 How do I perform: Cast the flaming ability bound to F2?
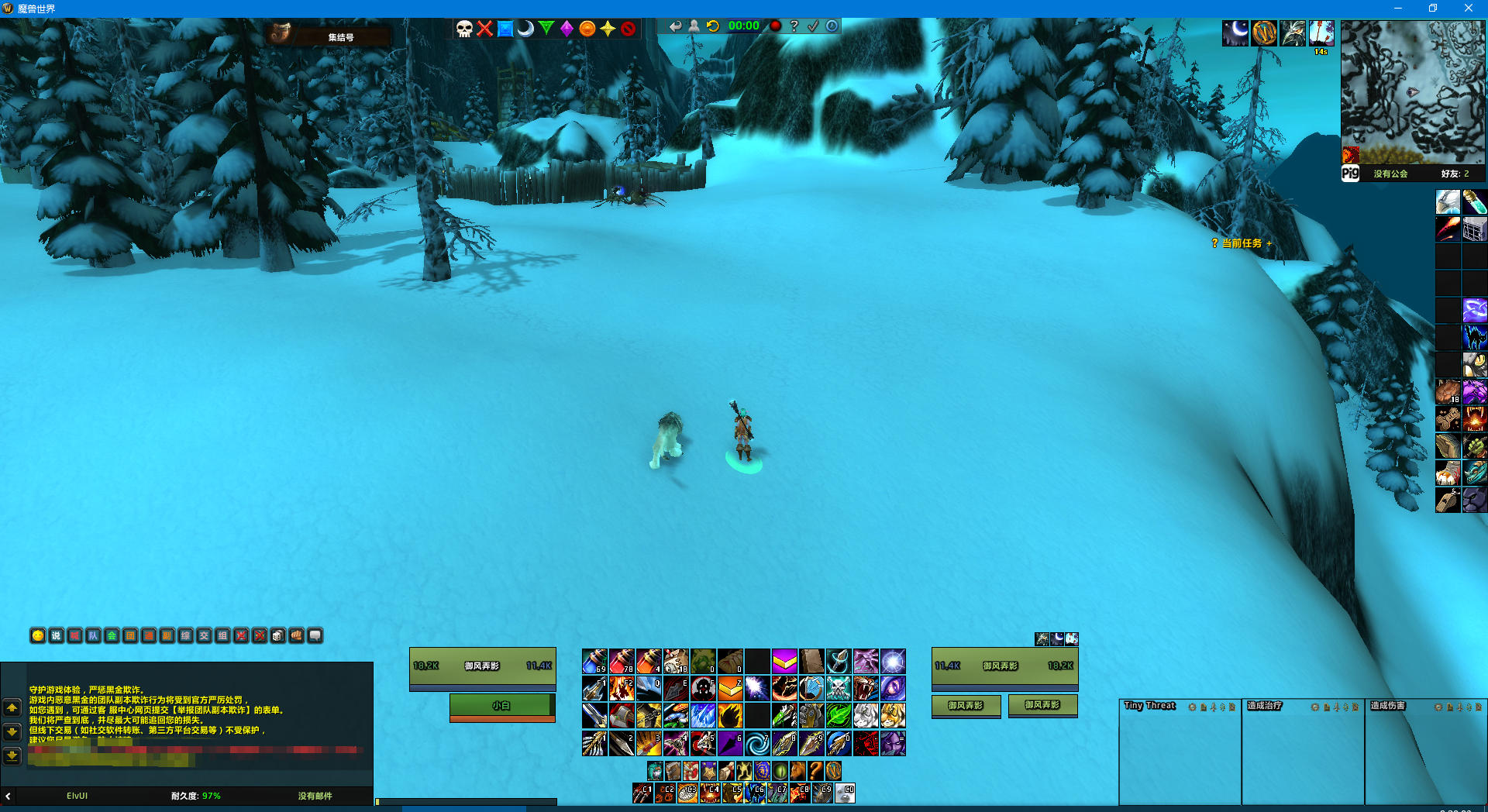tap(622, 688)
